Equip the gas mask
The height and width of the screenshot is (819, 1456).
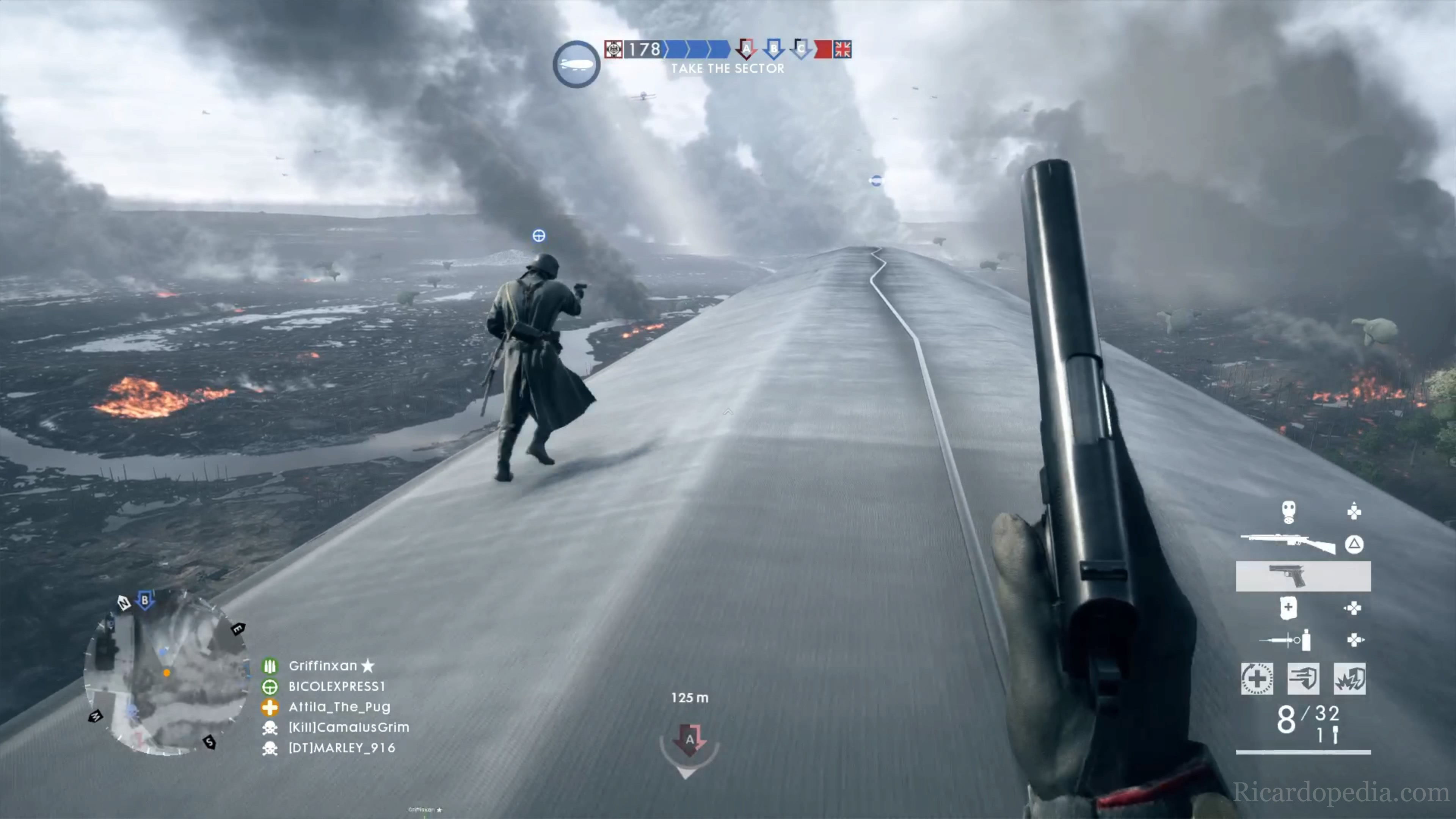(x=1288, y=512)
